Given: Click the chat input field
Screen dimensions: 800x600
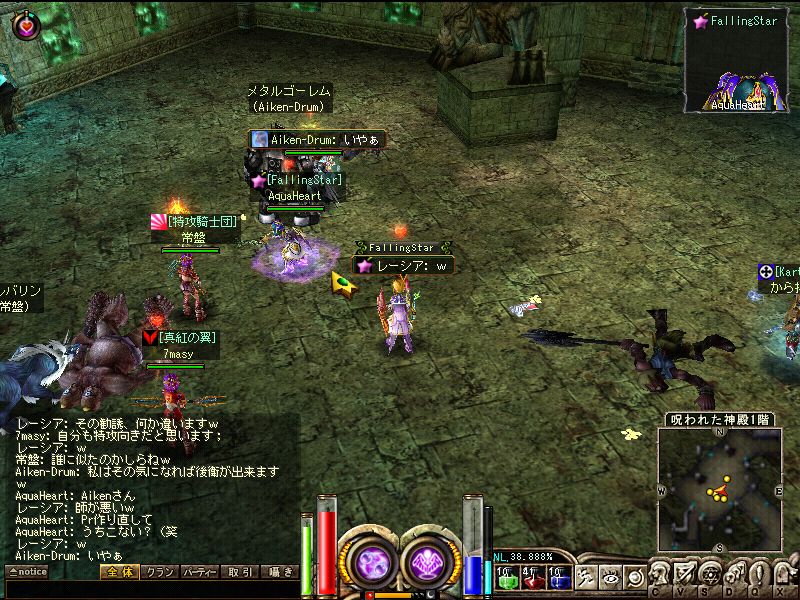Looking at the screenshot, I should coord(150,590).
